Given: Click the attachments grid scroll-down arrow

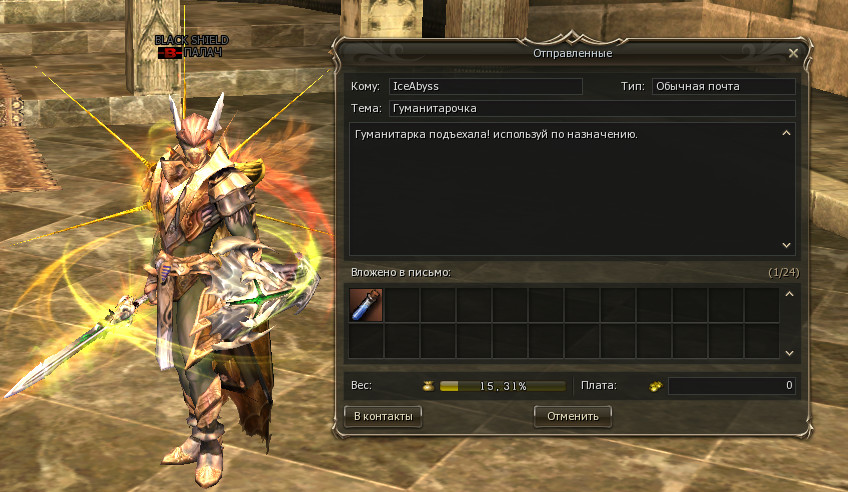Looking at the screenshot, I should click(x=787, y=352).
